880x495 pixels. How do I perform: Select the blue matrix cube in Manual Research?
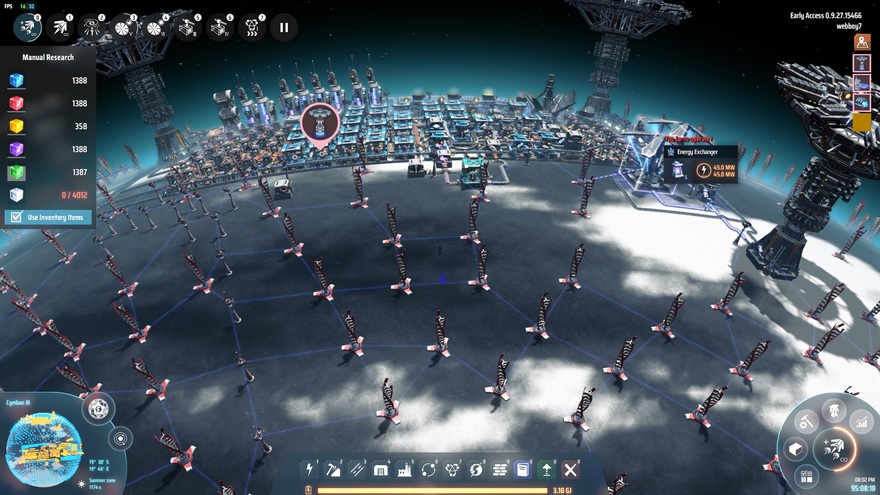click(x=16, y=80)
